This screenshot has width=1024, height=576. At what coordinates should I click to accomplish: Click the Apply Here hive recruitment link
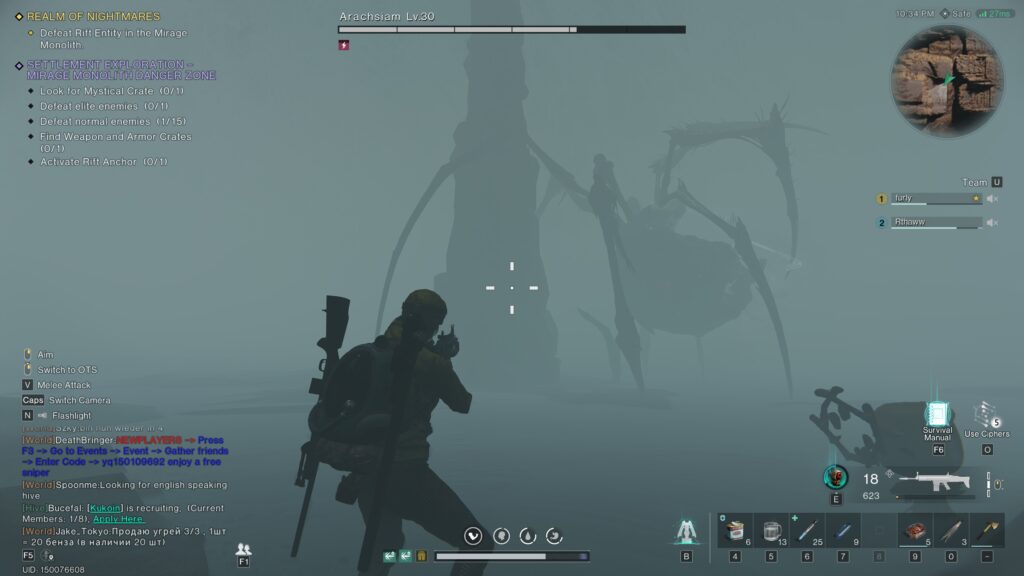click(120, 519)
